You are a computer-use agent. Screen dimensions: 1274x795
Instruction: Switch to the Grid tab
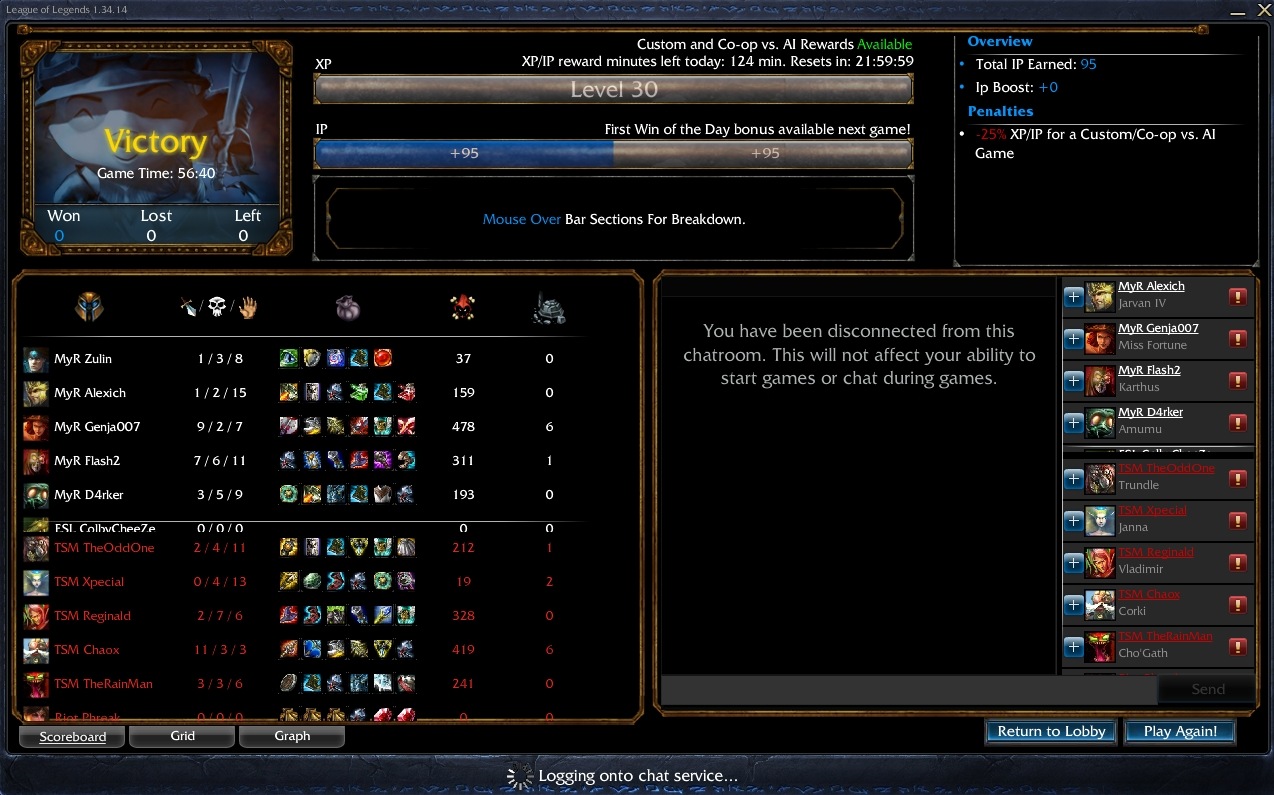pos(182,736)
